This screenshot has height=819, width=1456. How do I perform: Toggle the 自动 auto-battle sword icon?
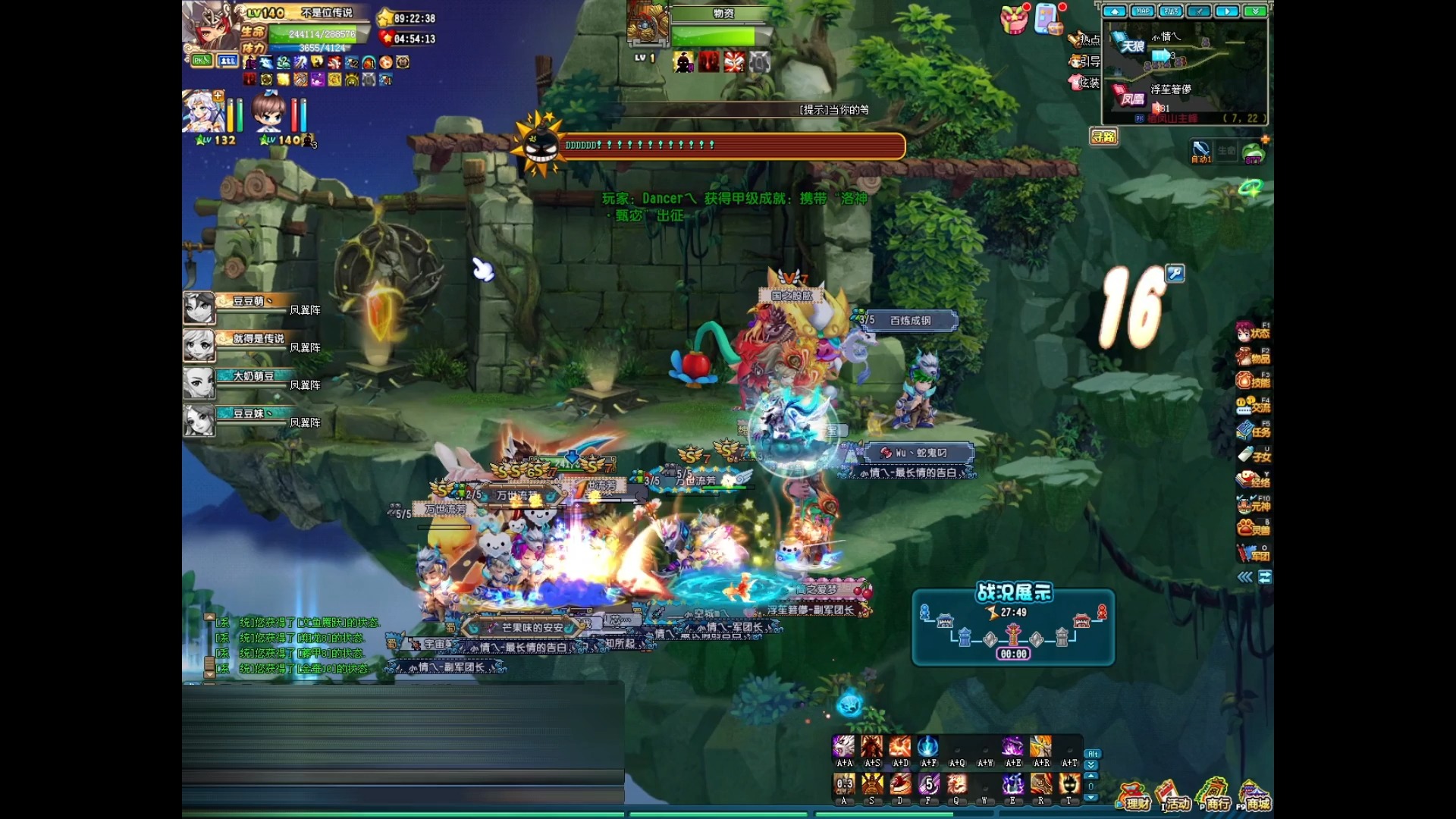1201,151
